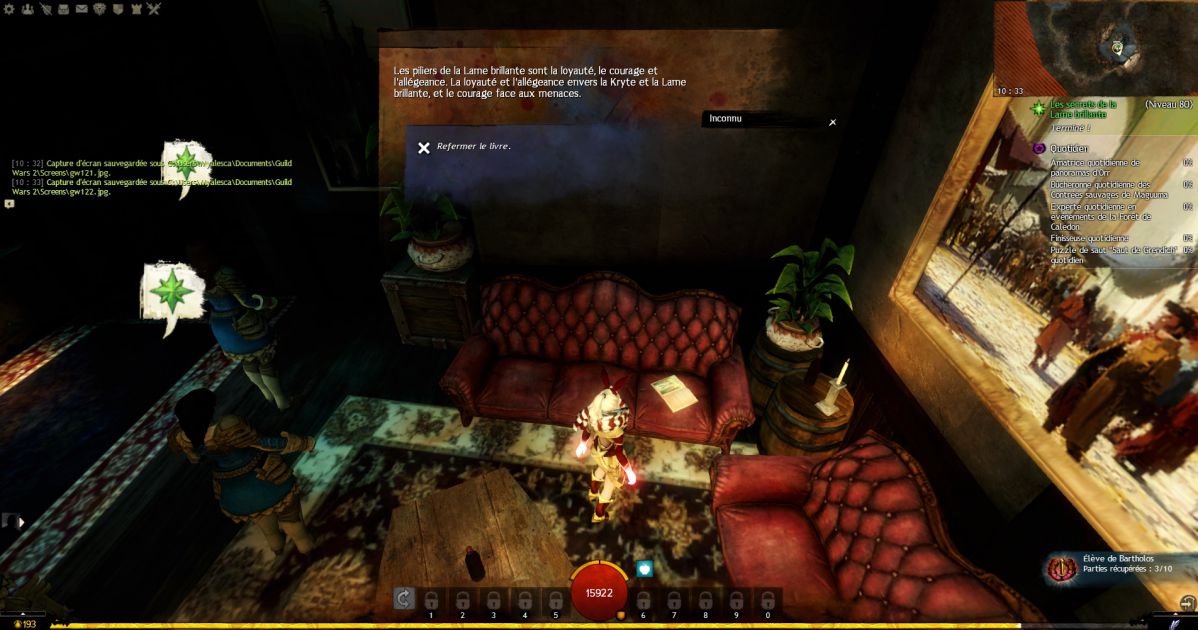Click the teal effect icon above the skill bar
The width and height of the screenshot is (1198, 630).
644,568
